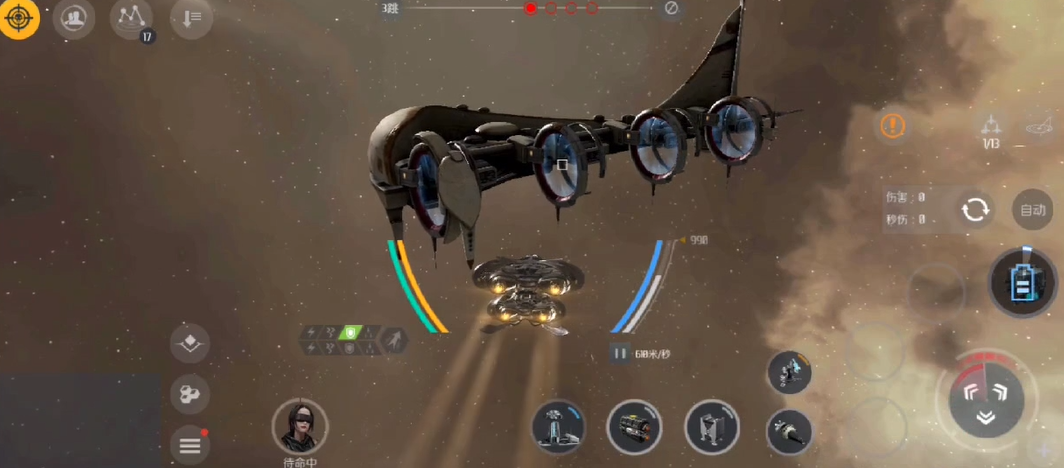Tap the orange target crosshair icon
This screenshot has width=1064, height=468.
19,18
